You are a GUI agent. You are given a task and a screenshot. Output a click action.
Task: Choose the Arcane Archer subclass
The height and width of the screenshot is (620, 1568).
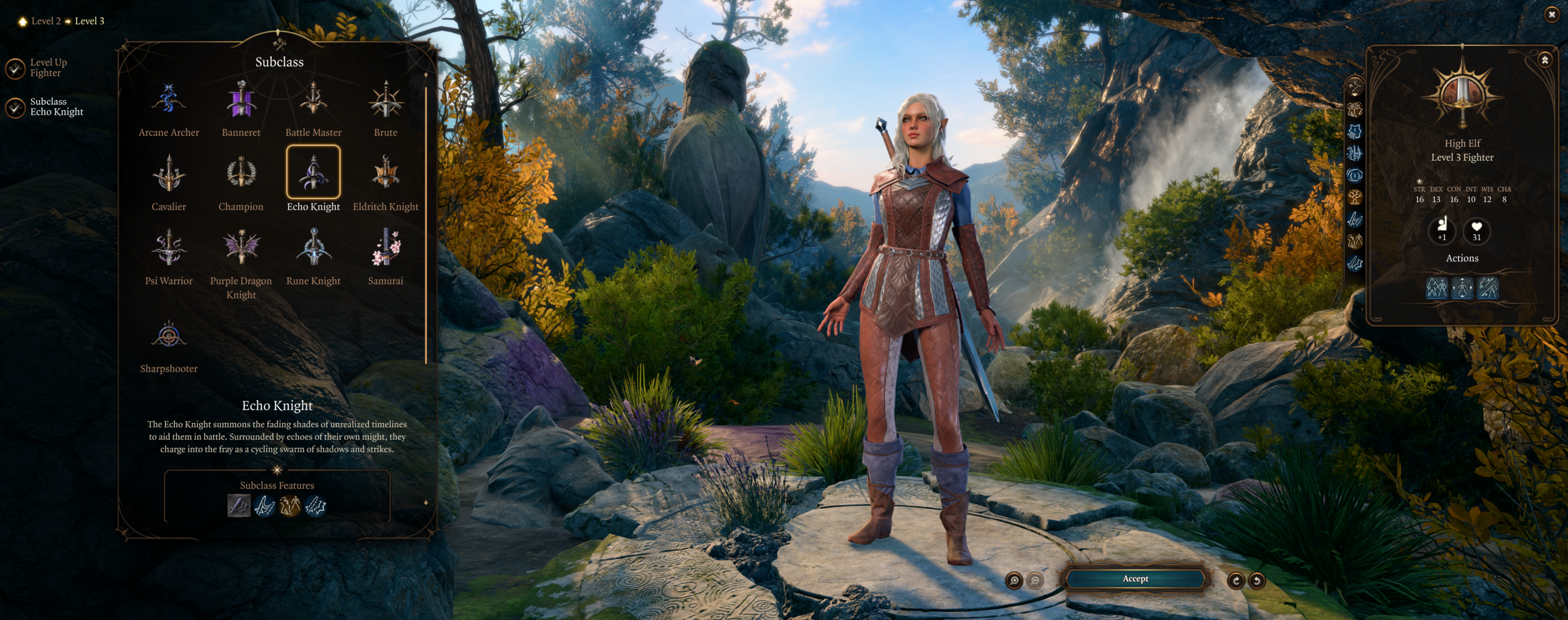coord(168,101)
